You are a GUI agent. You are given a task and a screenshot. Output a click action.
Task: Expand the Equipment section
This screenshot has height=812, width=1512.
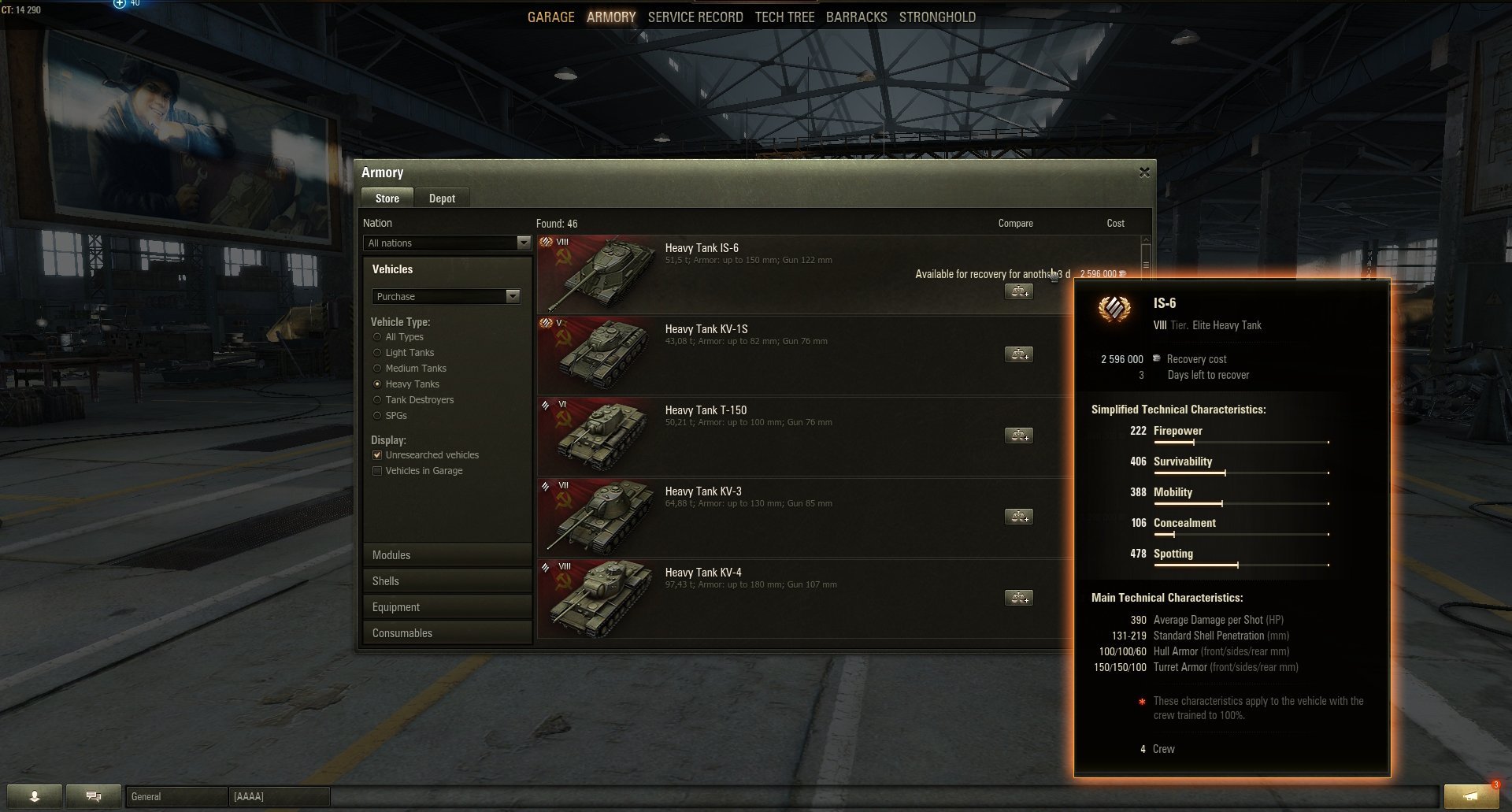pyautogui.click(x=447, y=607)
